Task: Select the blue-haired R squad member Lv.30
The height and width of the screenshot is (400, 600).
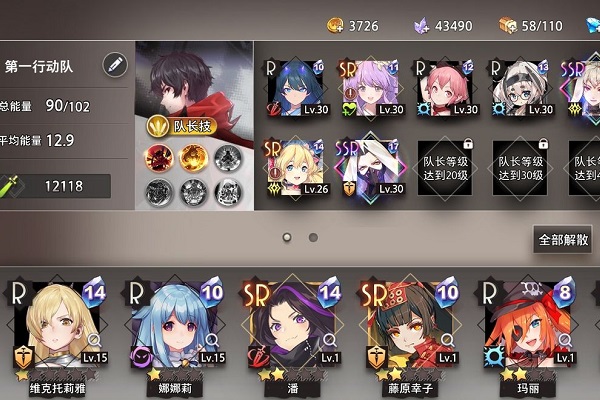Action: click(298, 88)
